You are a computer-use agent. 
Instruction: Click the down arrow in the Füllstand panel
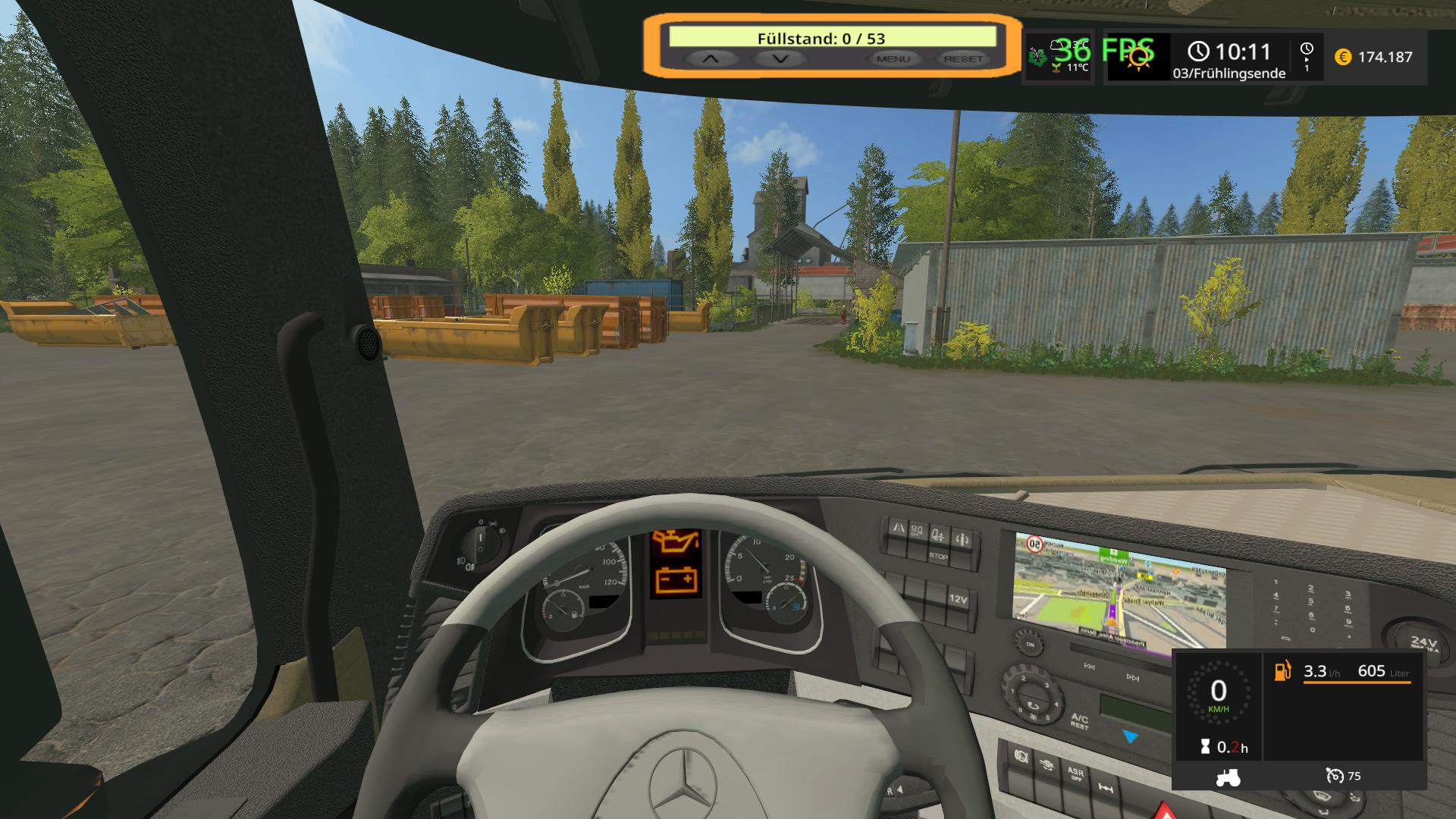[x=780, y=58]
